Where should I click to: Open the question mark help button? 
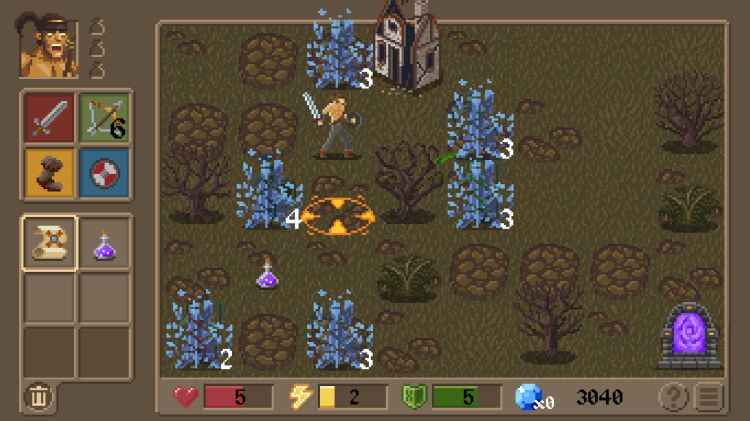pyautogui.click(x=673, y=397)
